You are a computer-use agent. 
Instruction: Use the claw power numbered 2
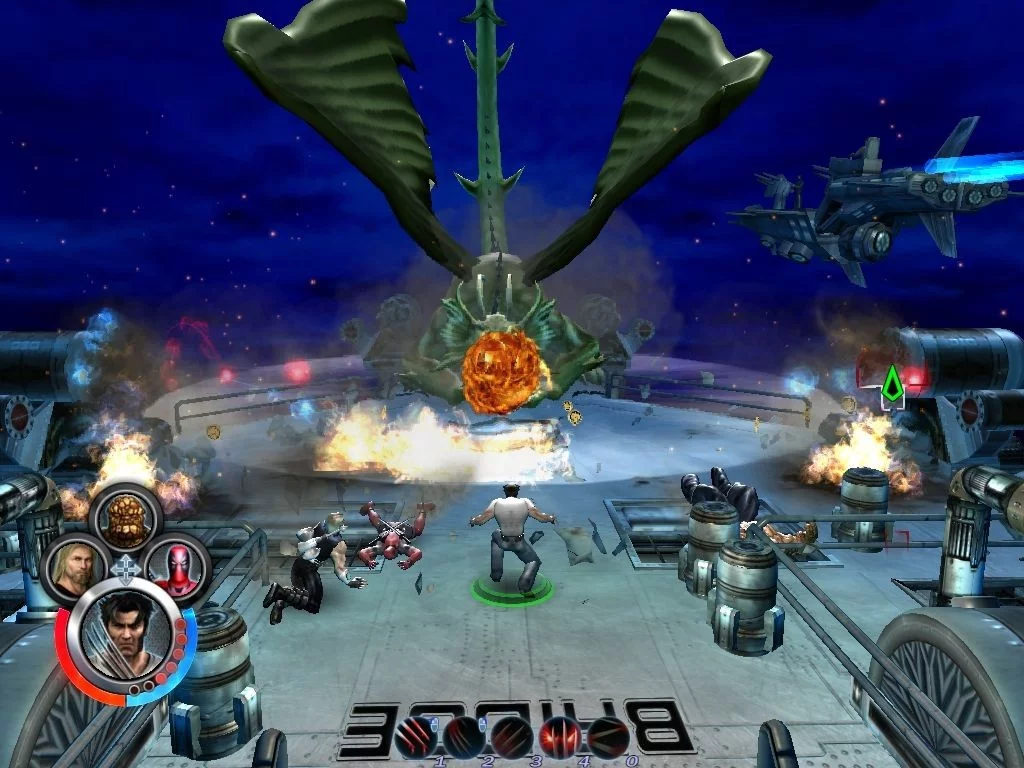click(x=464, y=737)
